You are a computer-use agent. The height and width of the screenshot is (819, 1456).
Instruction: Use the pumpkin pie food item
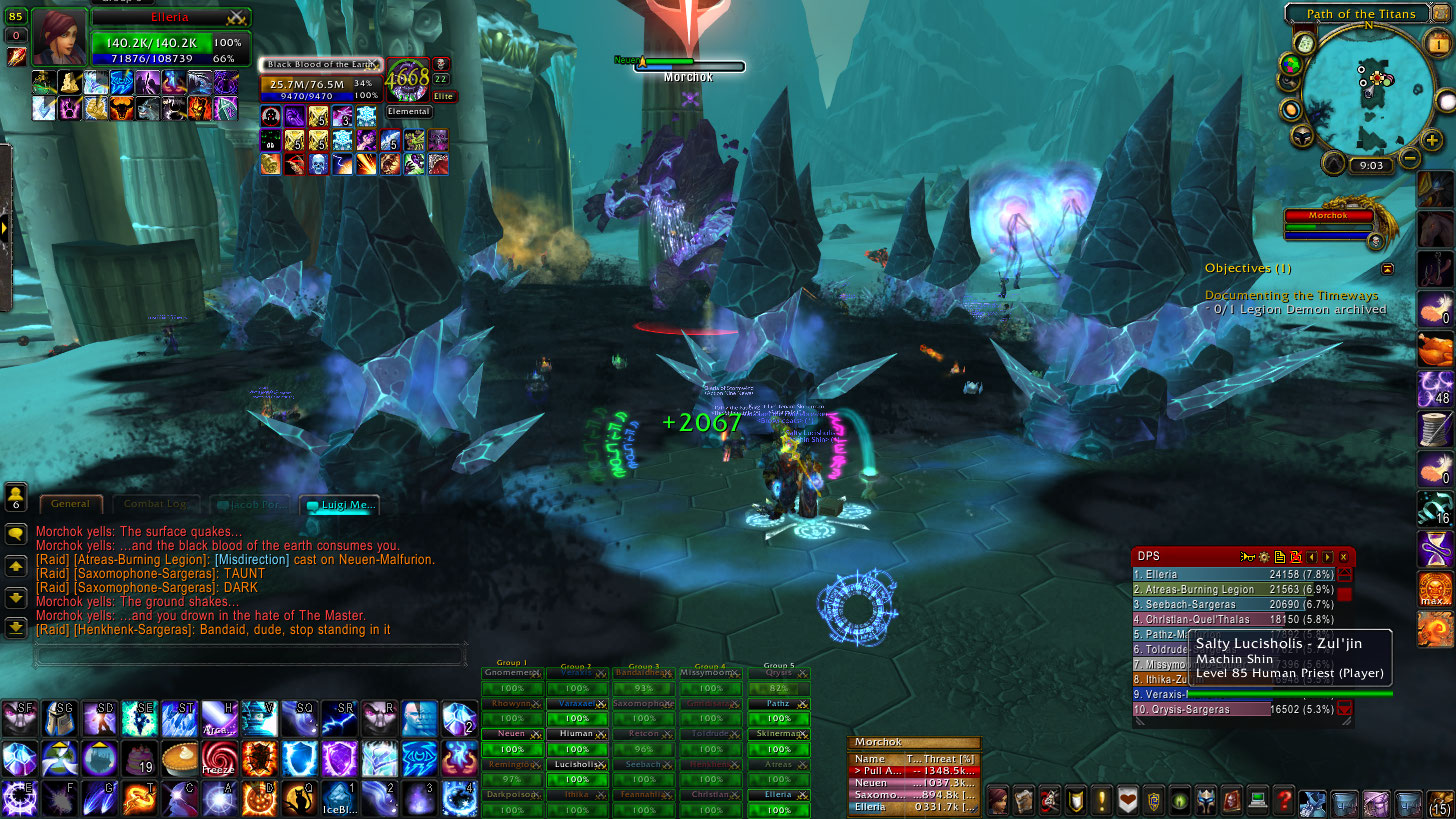click(179, 759)
